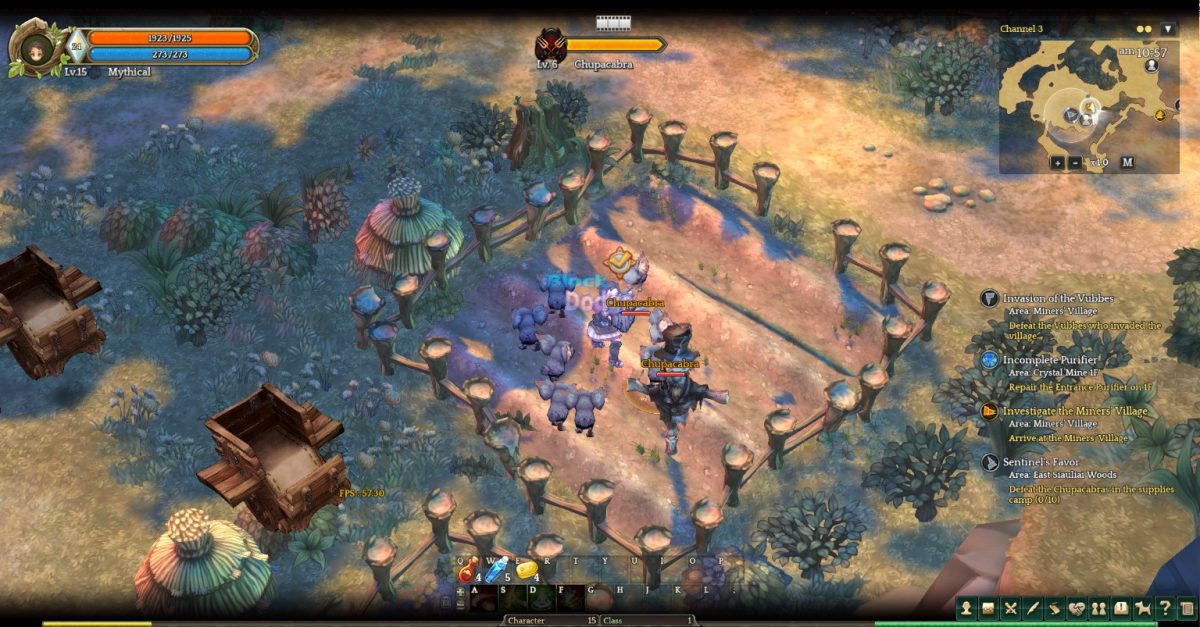1200x627 pixels.
Task: Open the handshake heart icon
Action: [x=1077, y=608]
